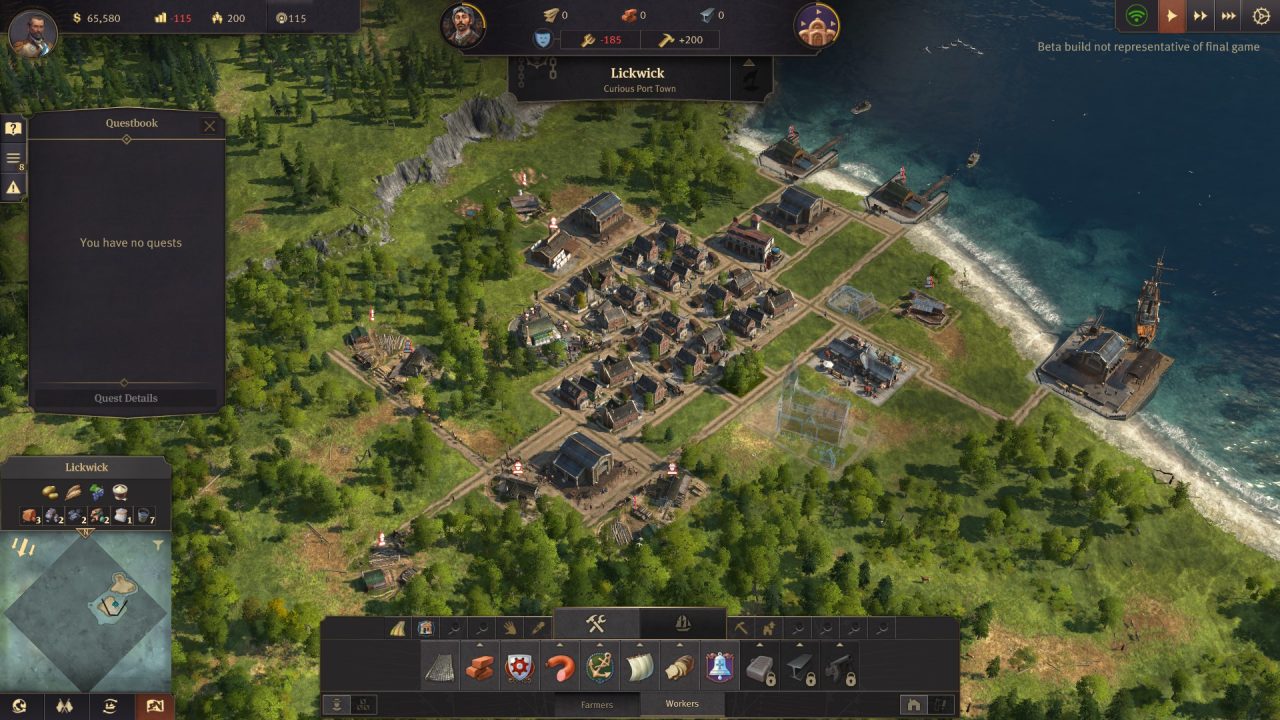
Task: Select the bricks production building
Action: click(x=480, y=668)
